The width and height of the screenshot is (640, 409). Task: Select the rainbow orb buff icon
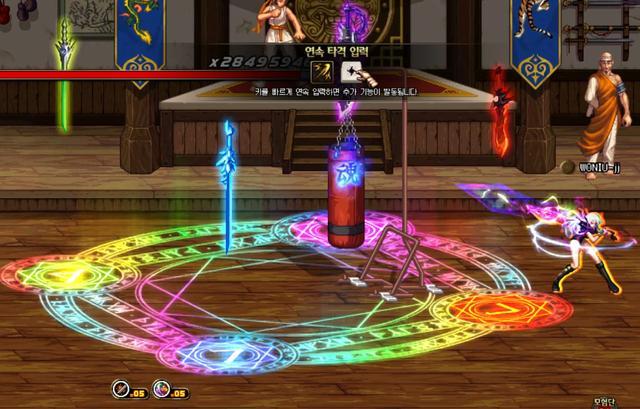click(162, 391)
